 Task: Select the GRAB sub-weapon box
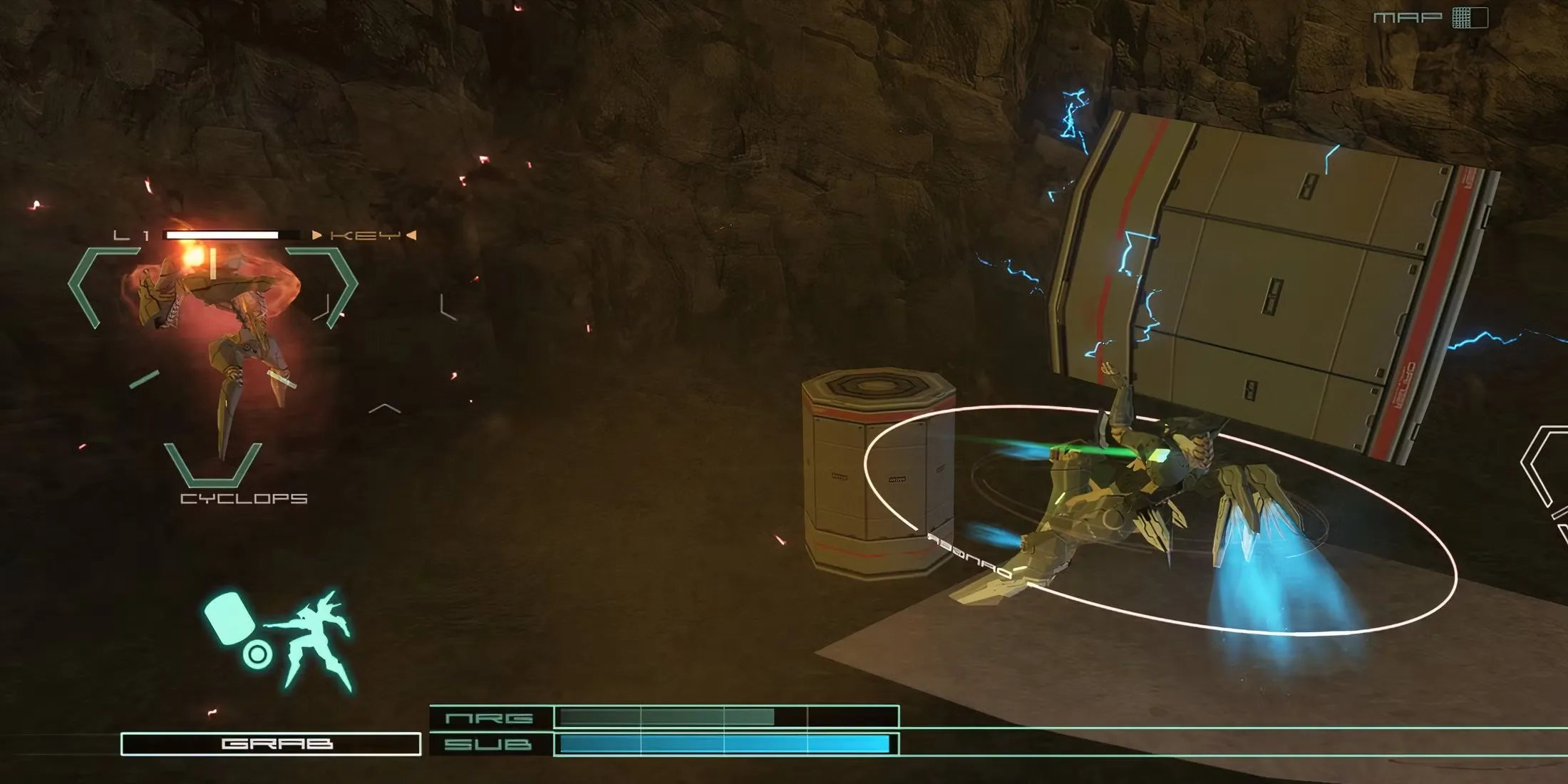pos(271,744)
